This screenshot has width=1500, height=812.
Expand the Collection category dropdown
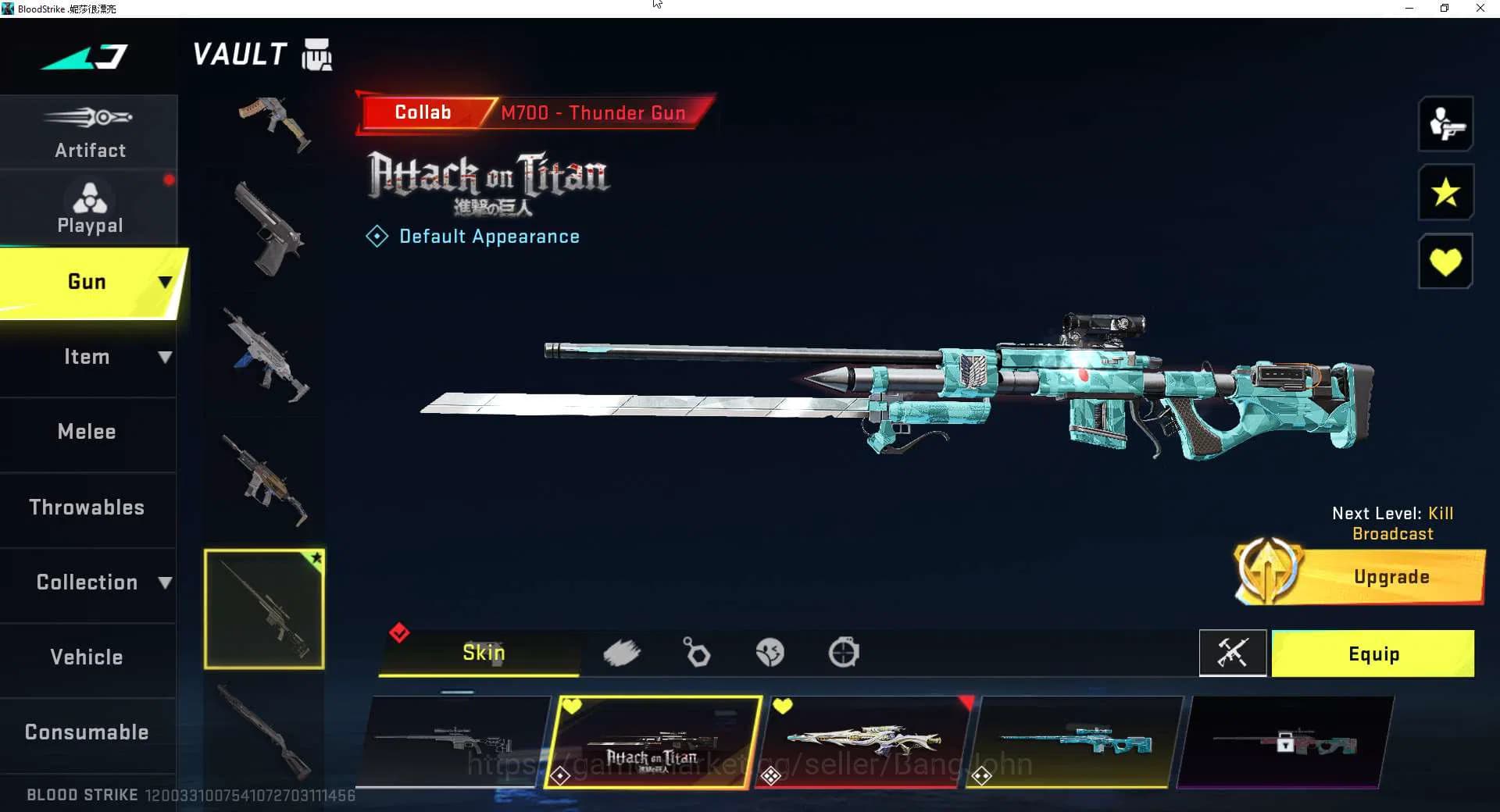coord(165,582)
